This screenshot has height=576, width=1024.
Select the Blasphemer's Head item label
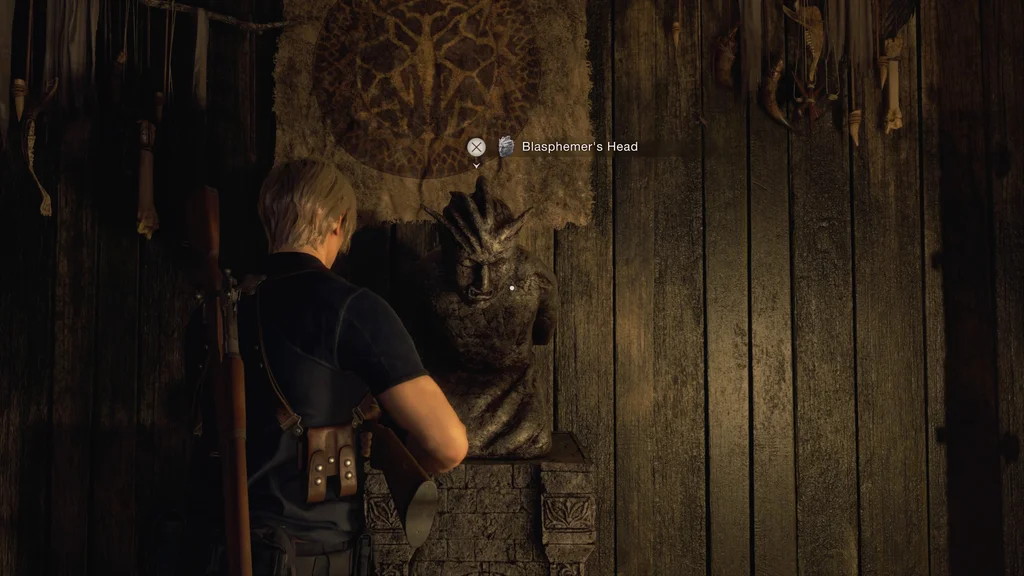coord(579,147)
